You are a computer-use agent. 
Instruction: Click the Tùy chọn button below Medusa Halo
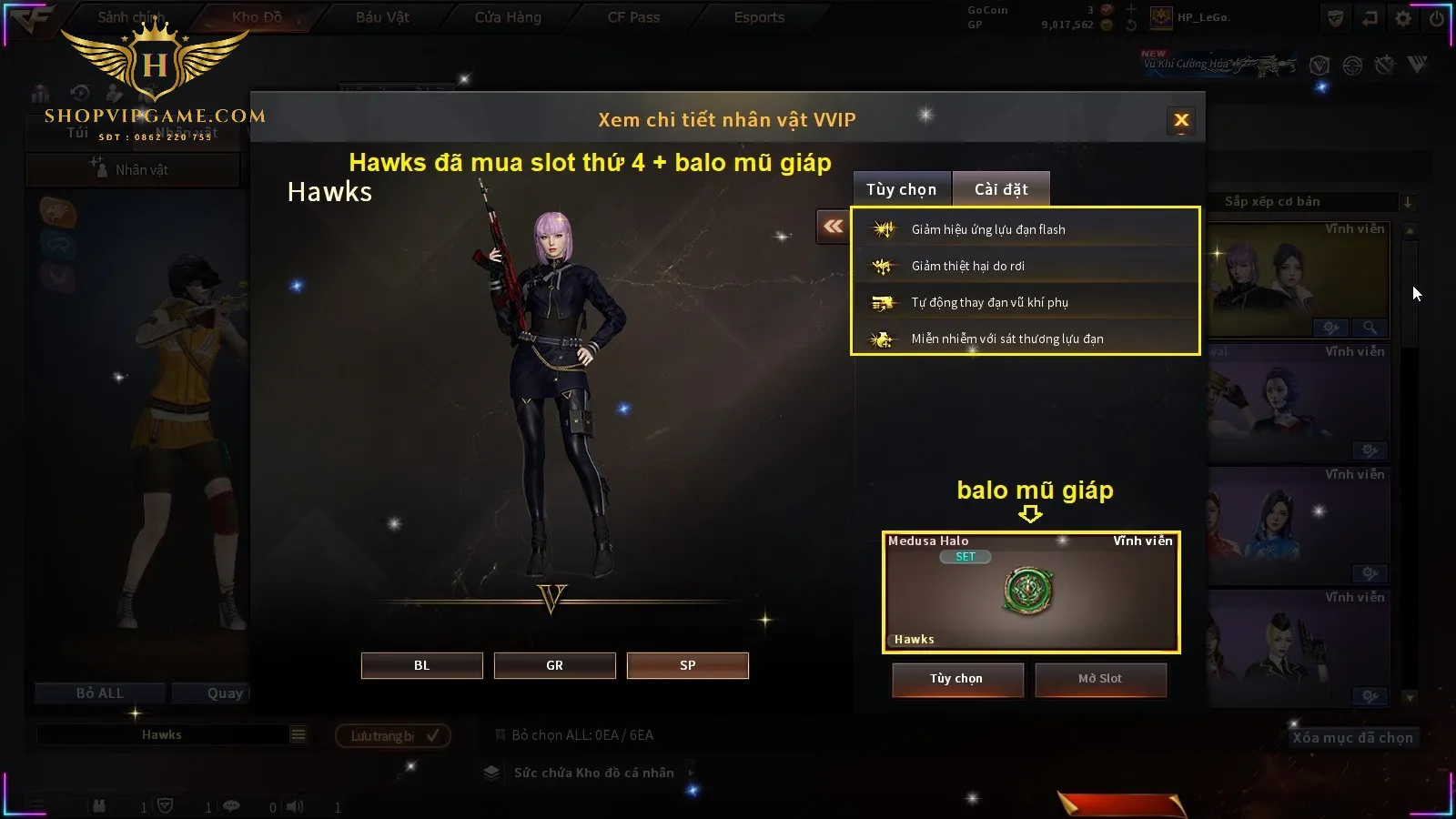(956, 679)
